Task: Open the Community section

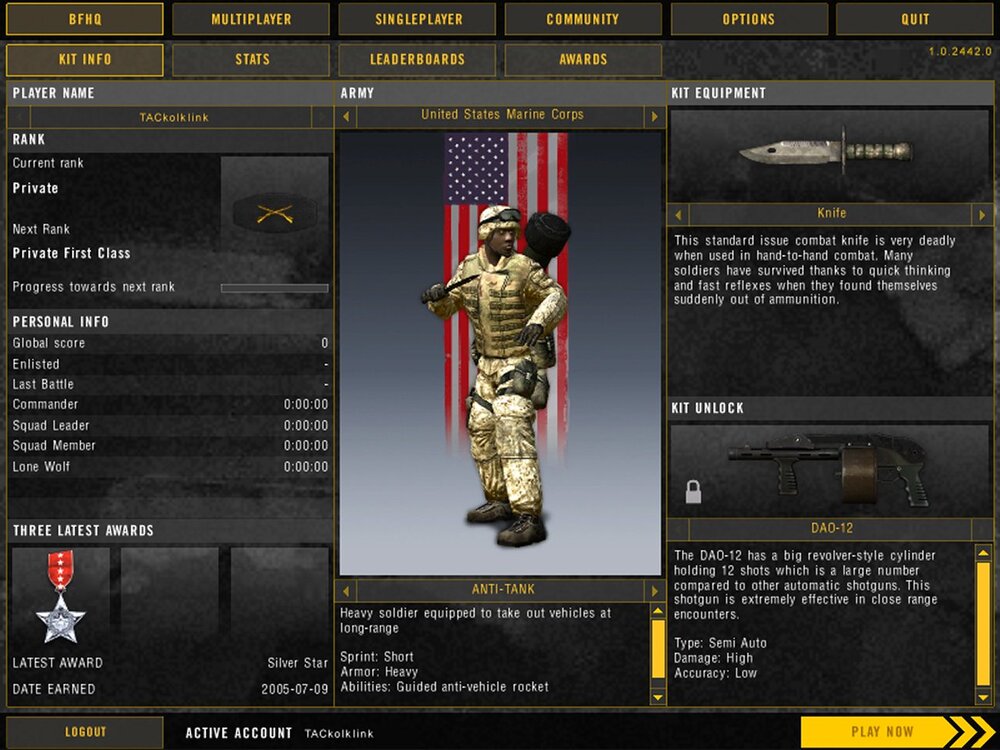Action: [x=583, y=19]
